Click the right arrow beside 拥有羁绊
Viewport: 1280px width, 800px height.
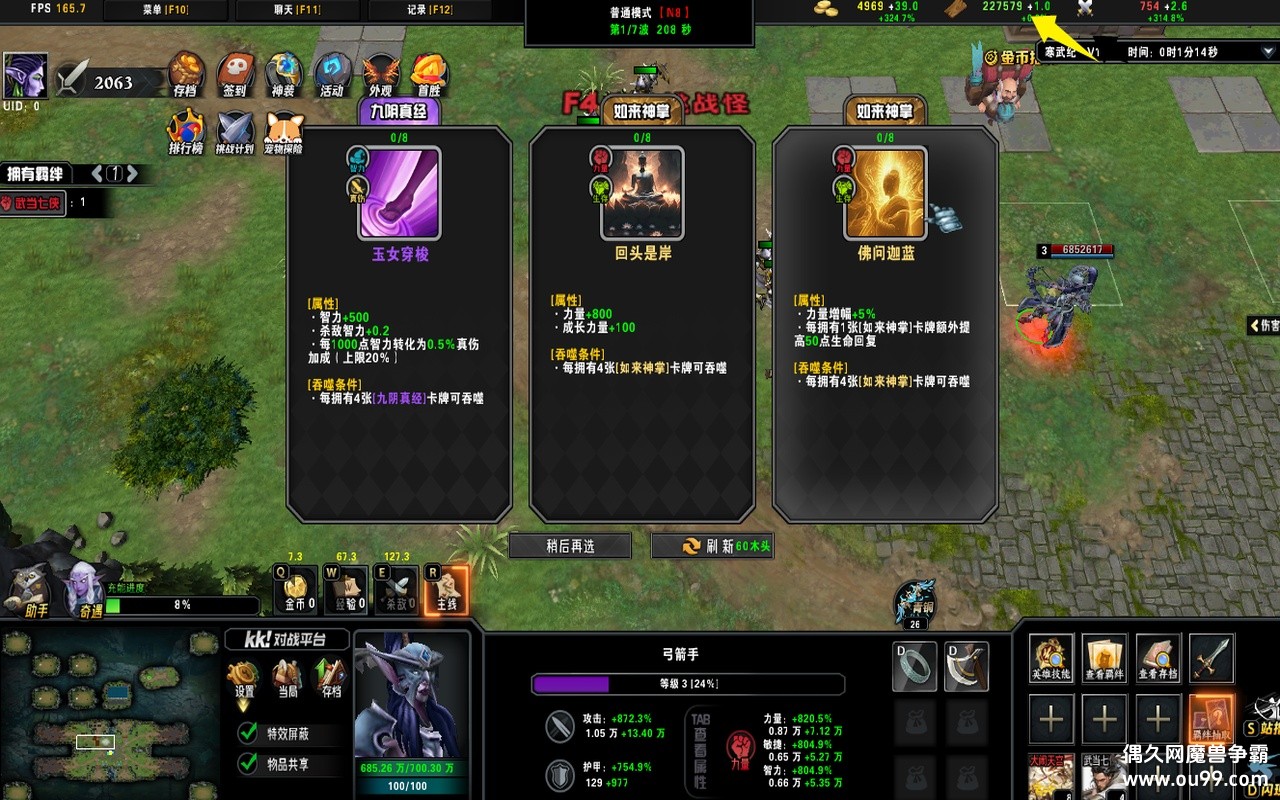[133, 172]
